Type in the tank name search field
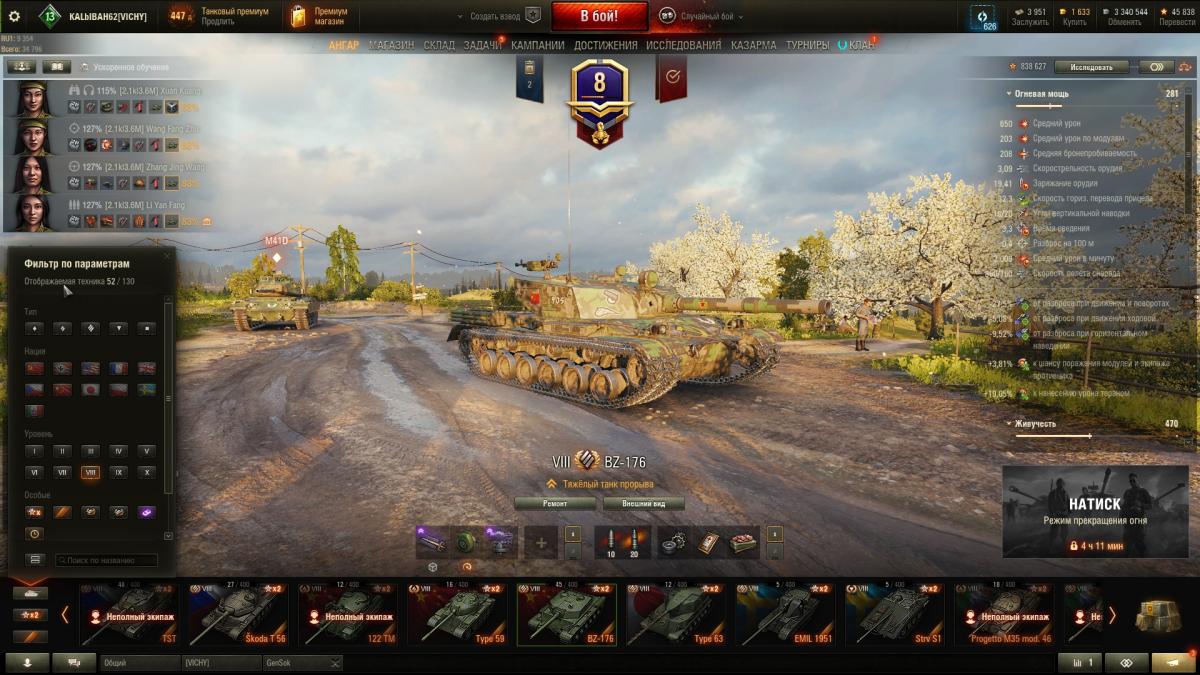 [x=106, y=560]
